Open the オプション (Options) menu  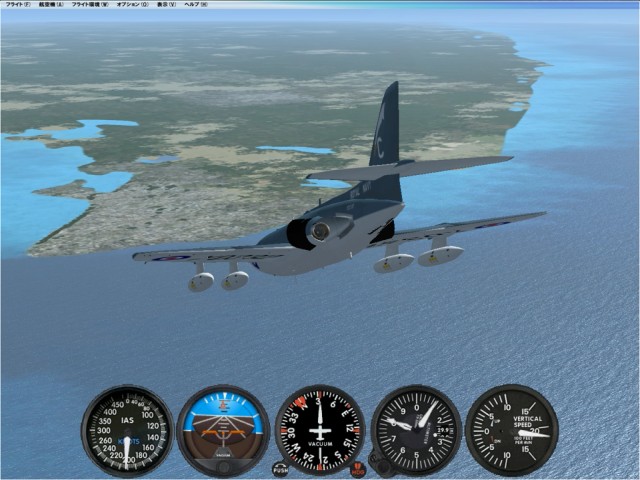[x=131, y=5]
